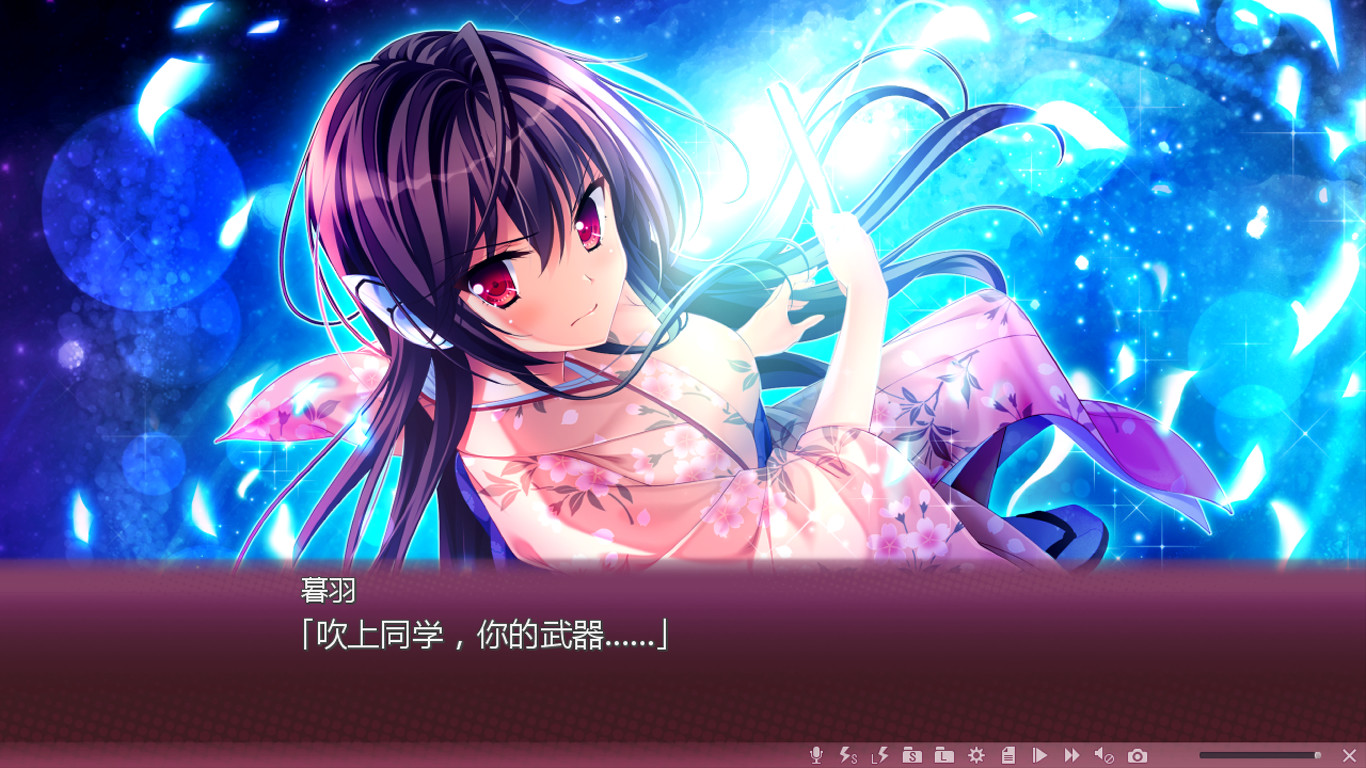Quick load using the lightning L icon
This screenshot has height=768, width=1366.
coord(878,755)
